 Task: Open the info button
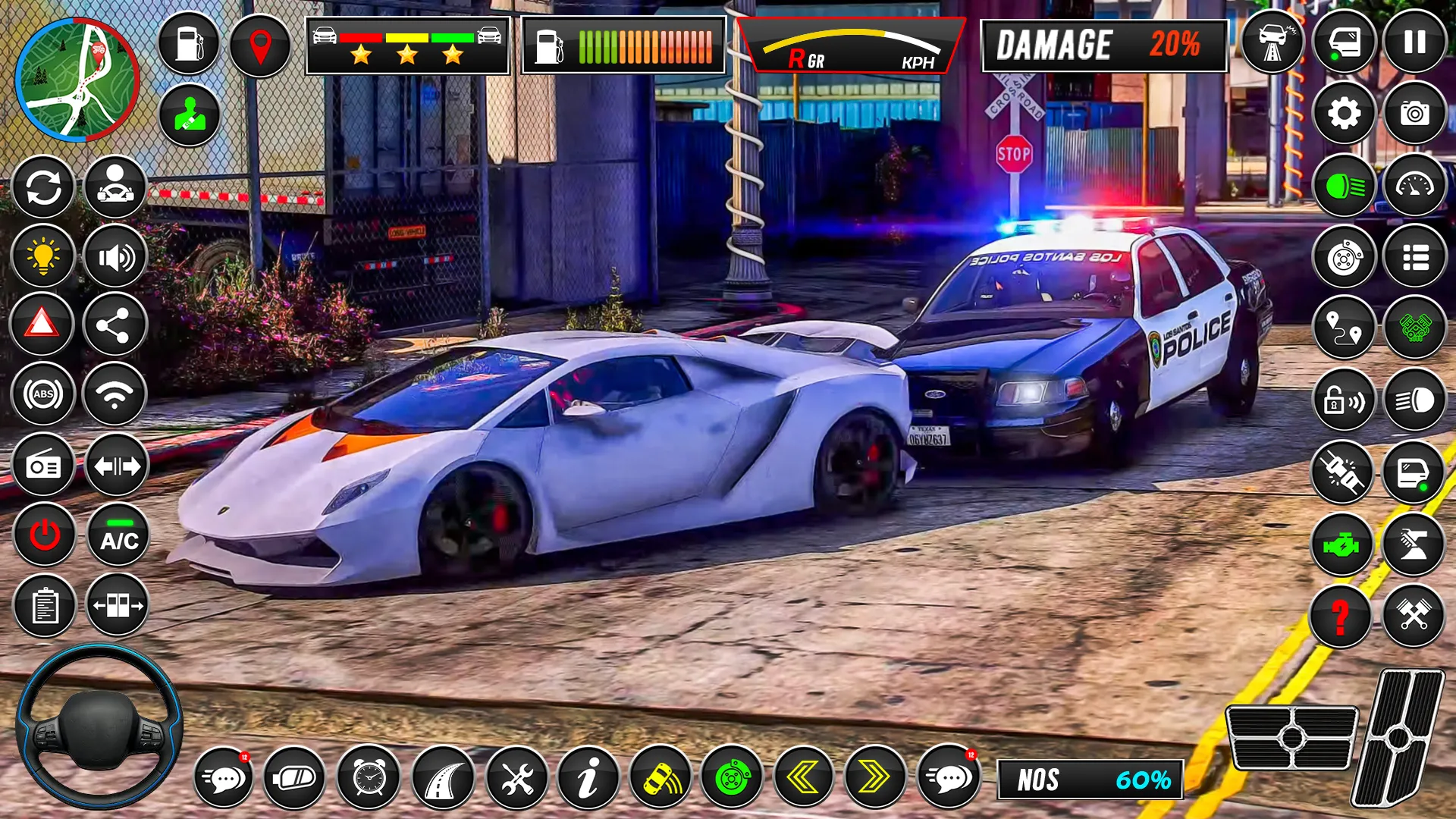pyautogui.click(x=588, y=777)
